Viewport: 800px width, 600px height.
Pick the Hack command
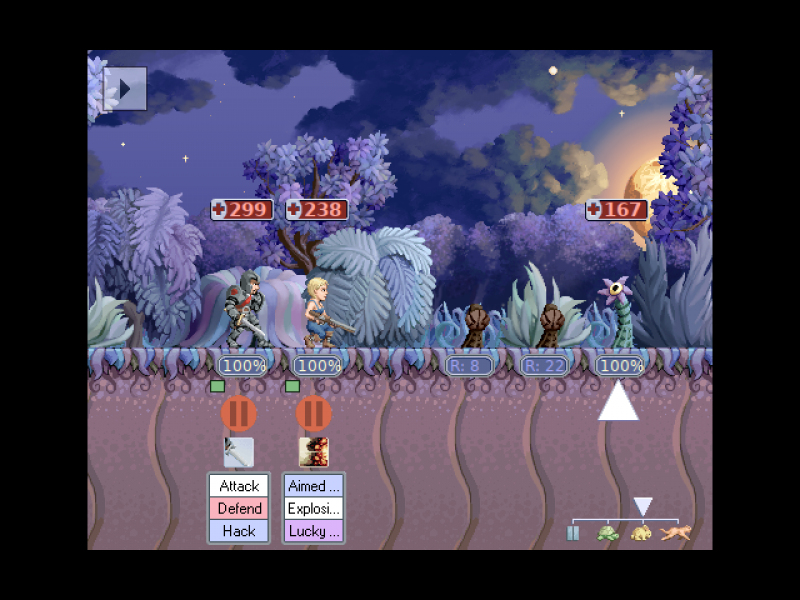point(239,531)
